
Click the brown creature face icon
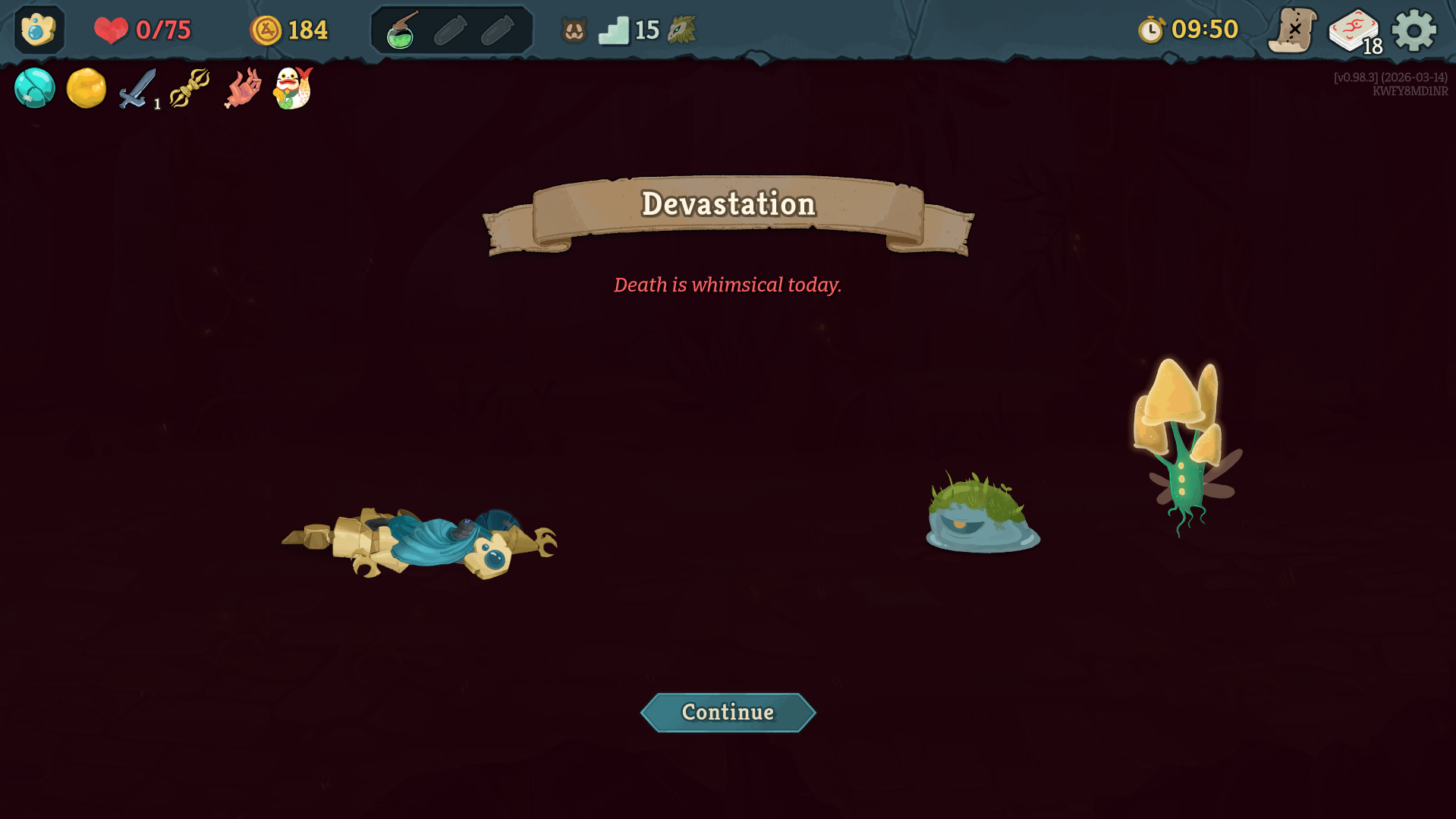click(574, 30)
